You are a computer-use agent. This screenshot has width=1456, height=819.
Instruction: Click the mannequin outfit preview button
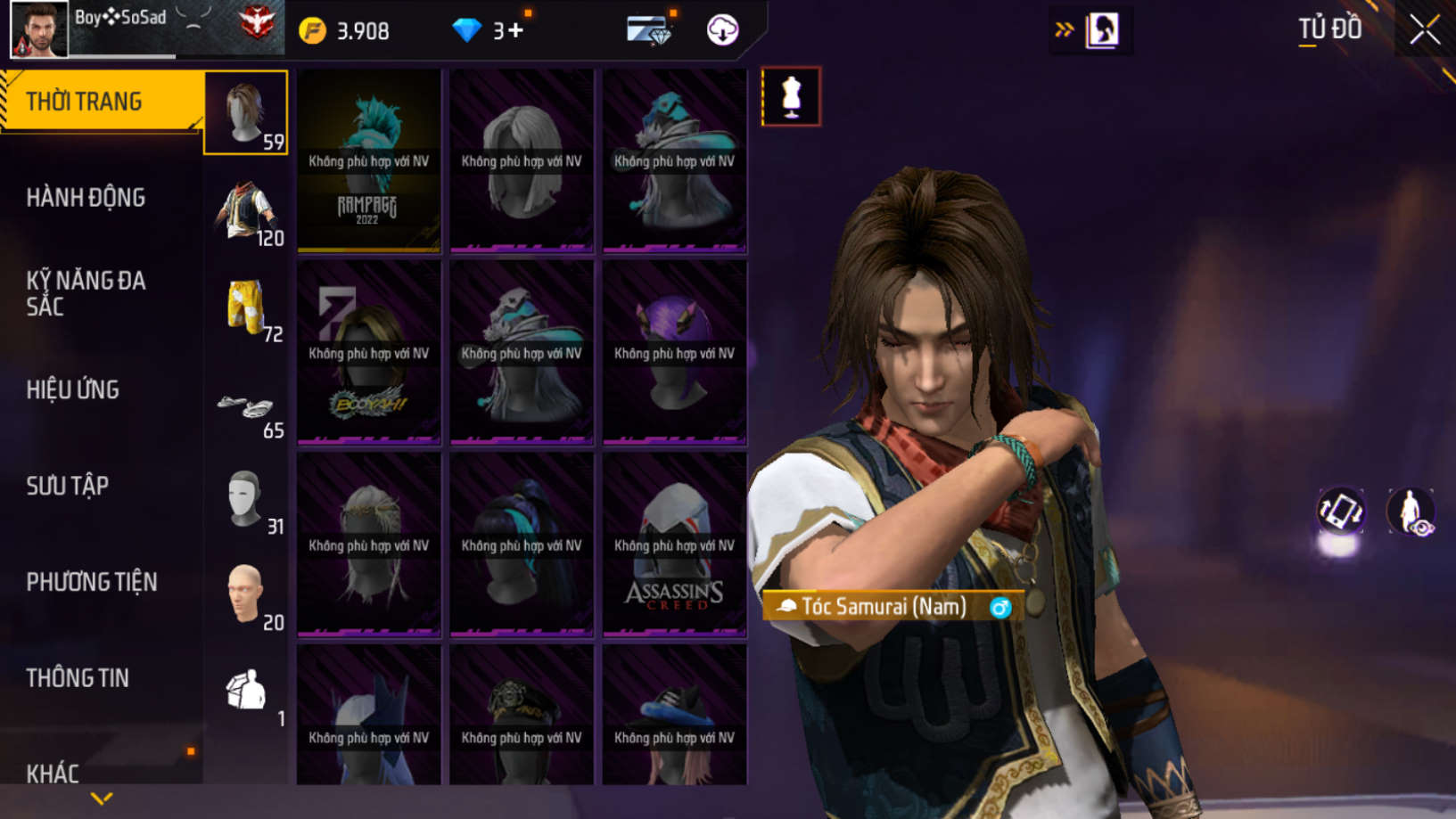[x=791, y=96]
